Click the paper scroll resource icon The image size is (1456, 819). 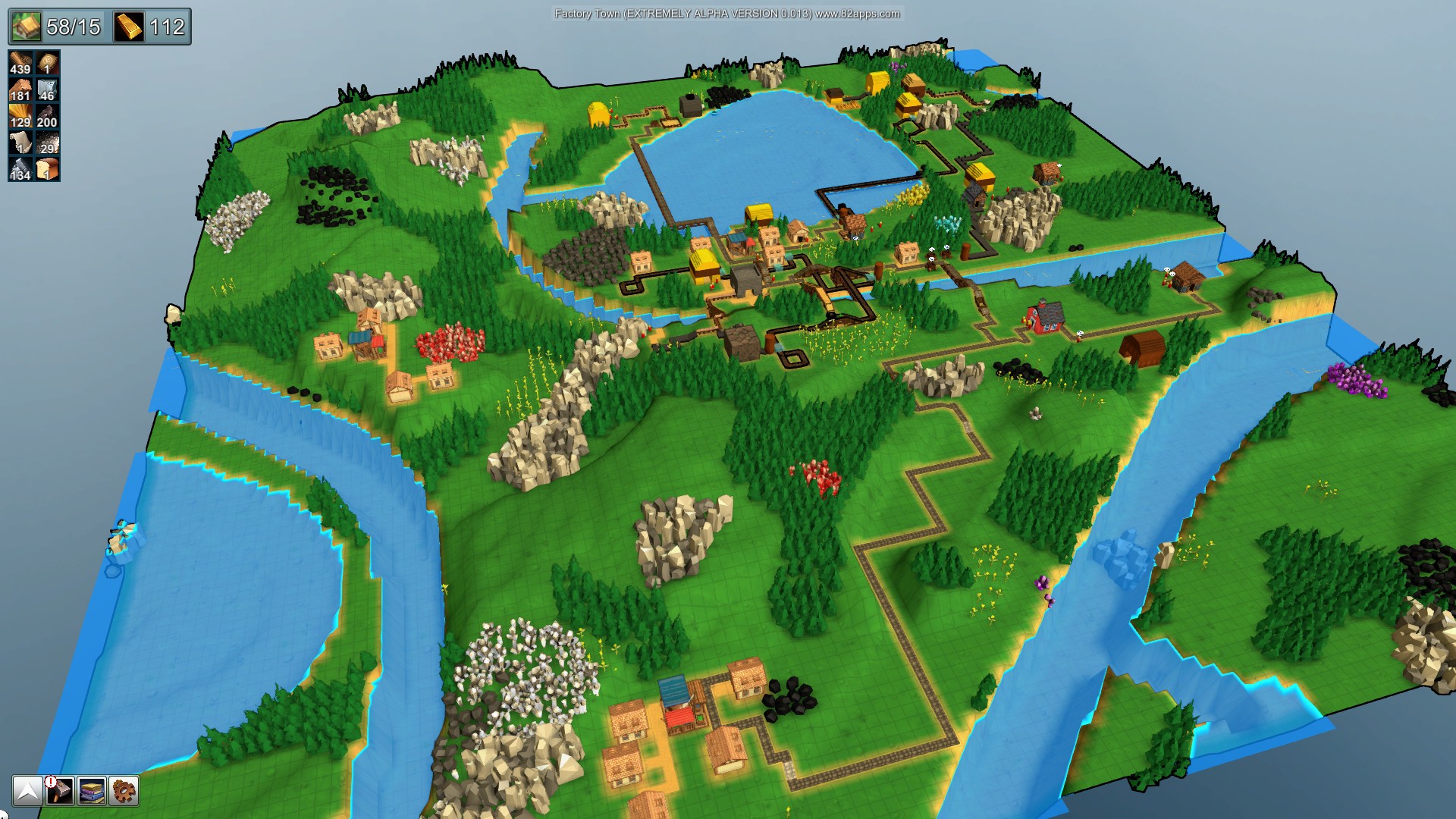click(x=20, y=140)
